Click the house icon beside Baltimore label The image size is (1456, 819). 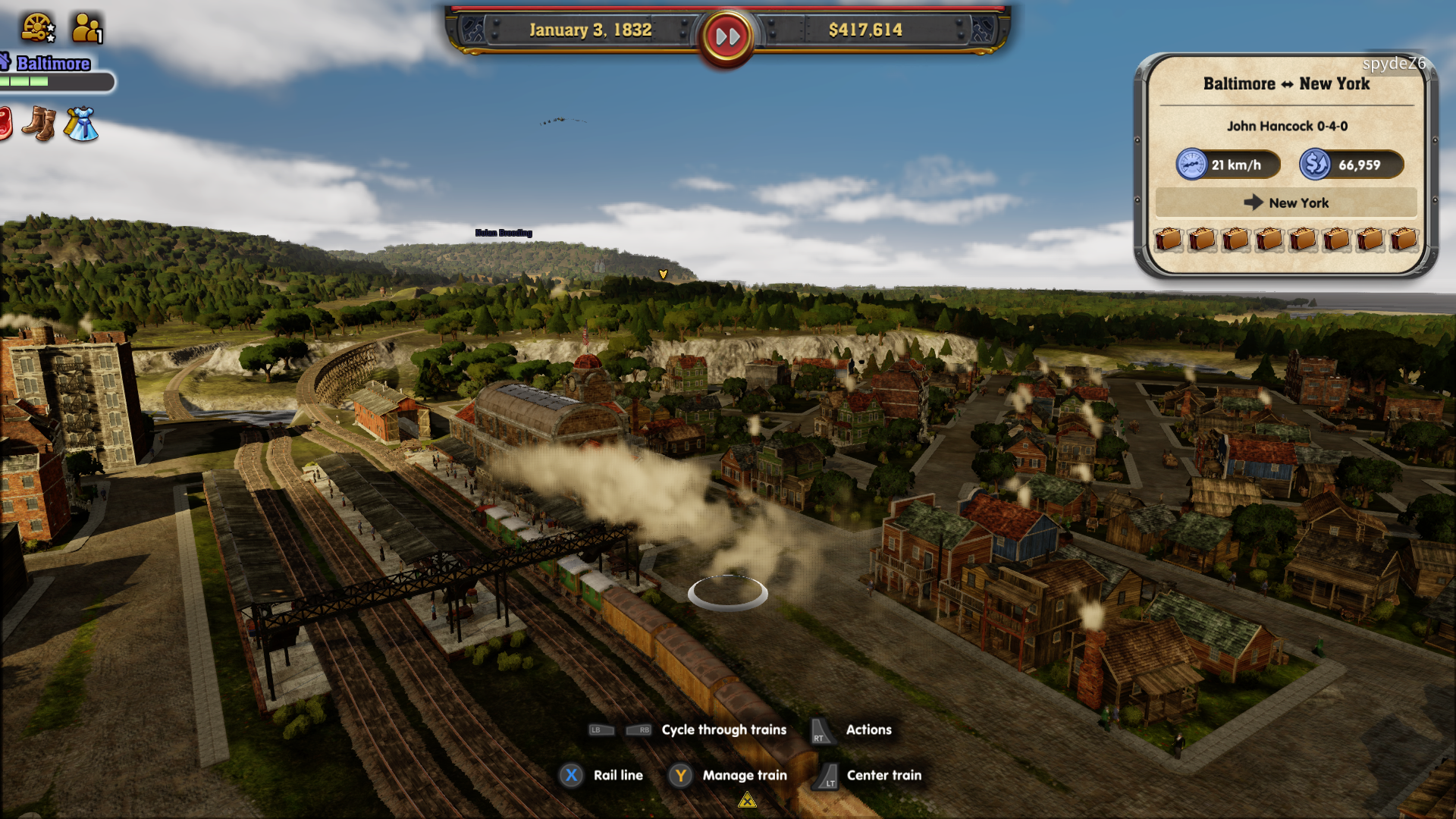5,61
